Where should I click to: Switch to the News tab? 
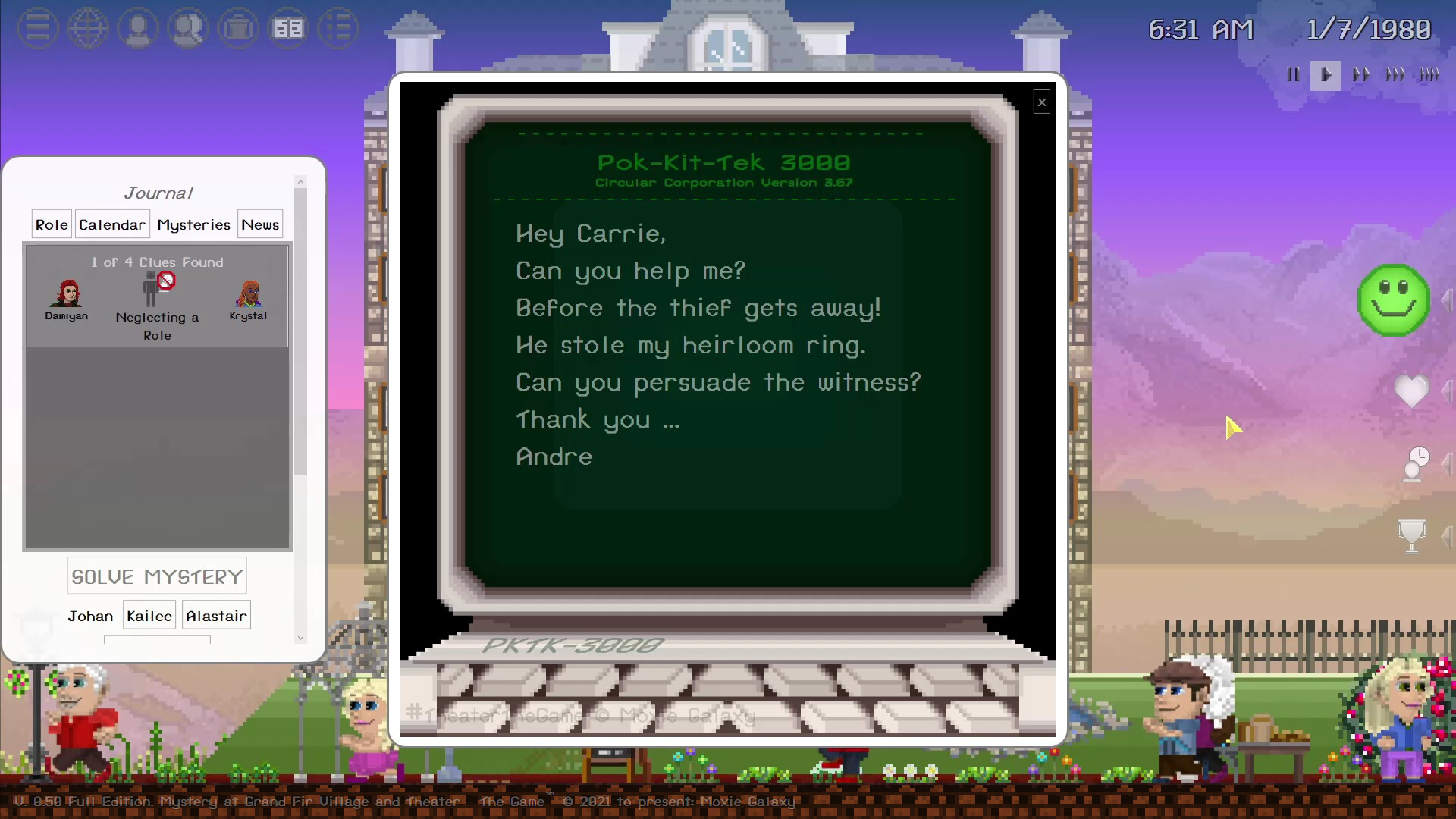(x=259, y=224)
